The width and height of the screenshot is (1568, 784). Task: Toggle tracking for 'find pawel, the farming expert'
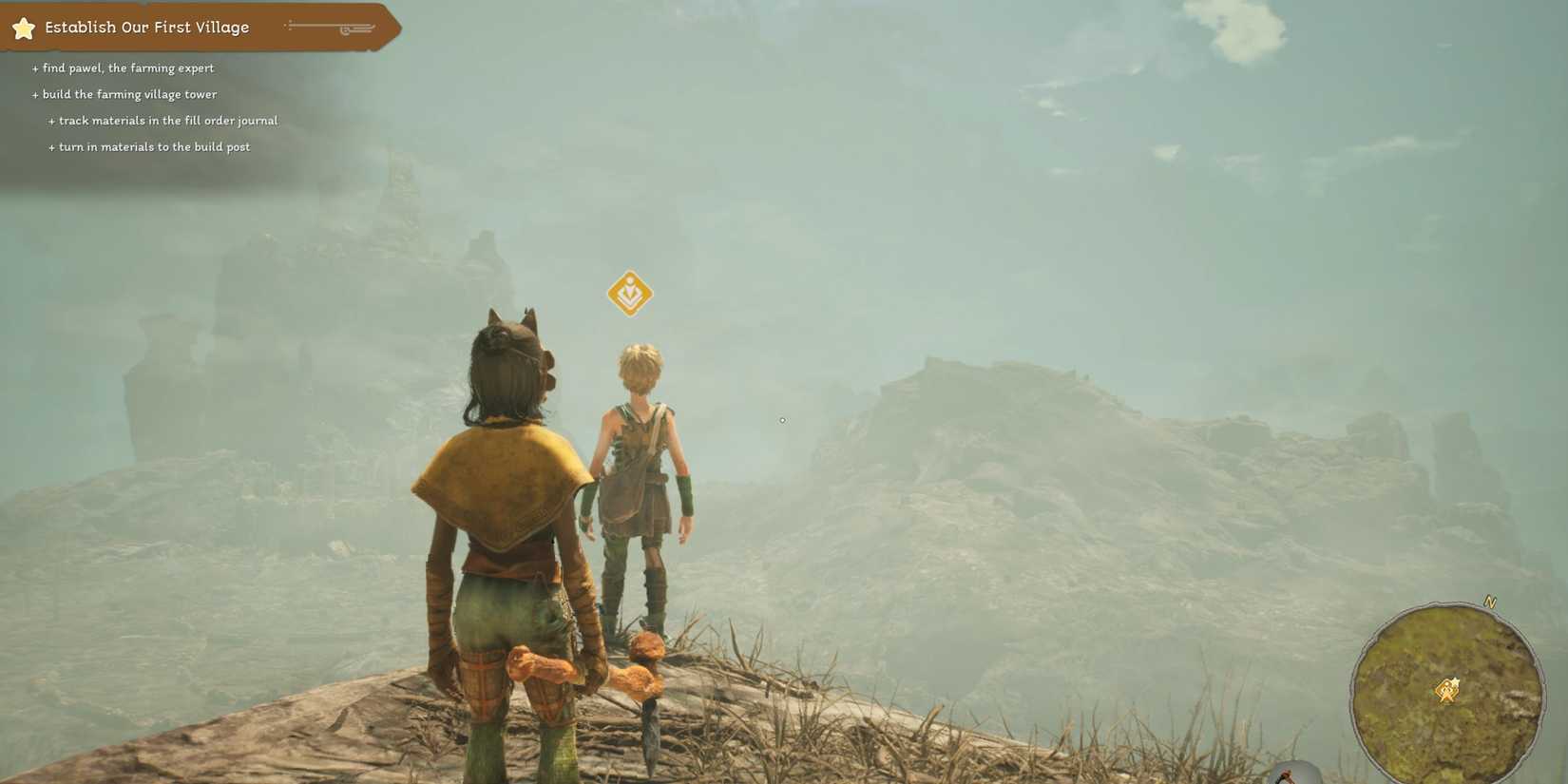[35, 67]
